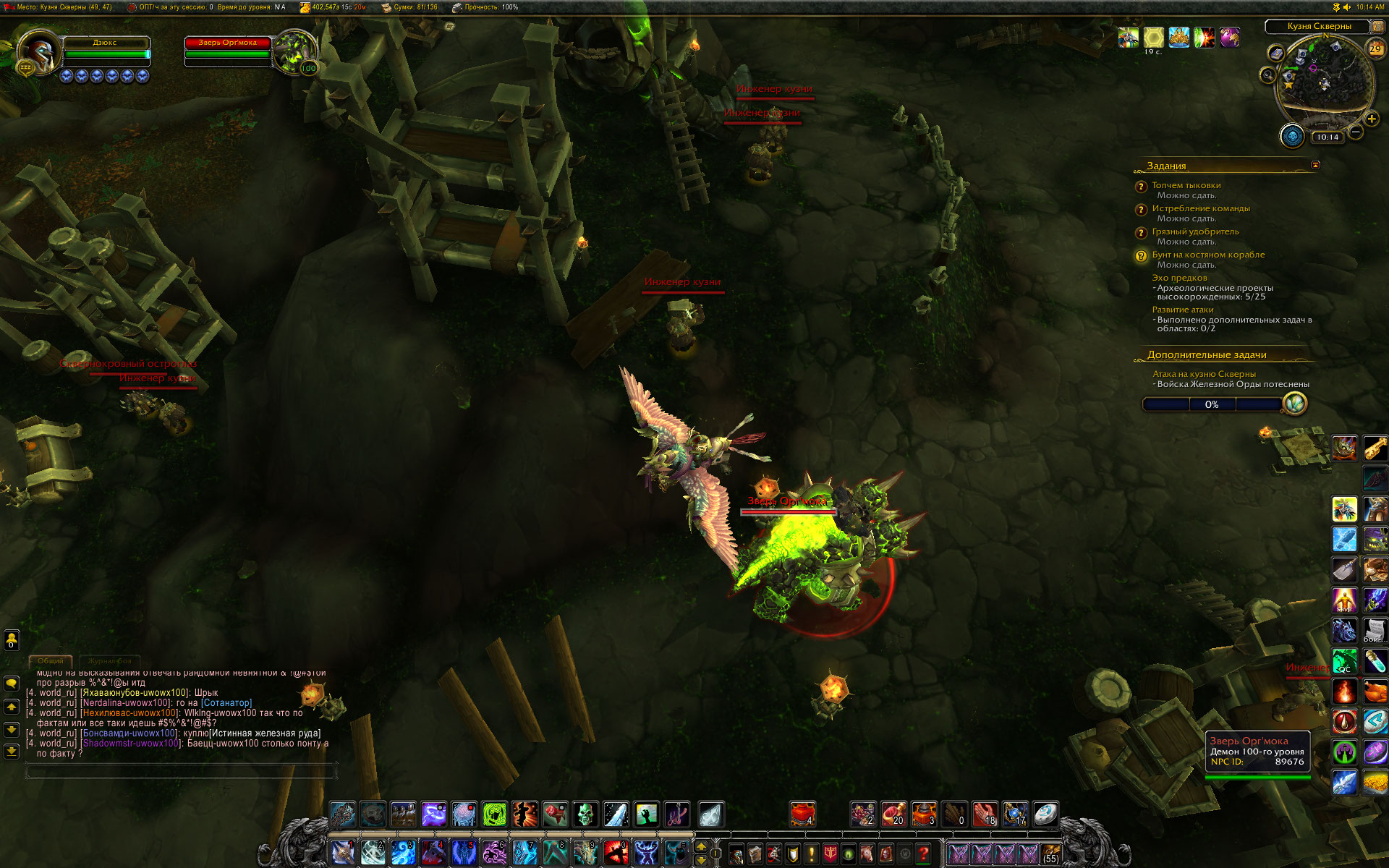Zoom out the minimap

click(x=1356, y=132)
